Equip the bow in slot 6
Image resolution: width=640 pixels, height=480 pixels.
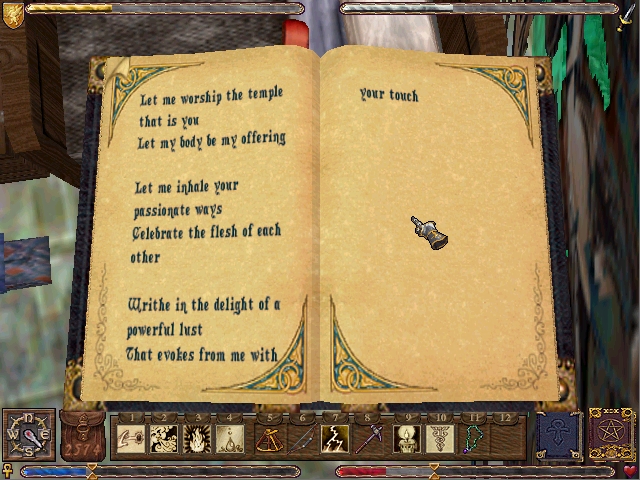pyautogui.click(x=303, y=439)
